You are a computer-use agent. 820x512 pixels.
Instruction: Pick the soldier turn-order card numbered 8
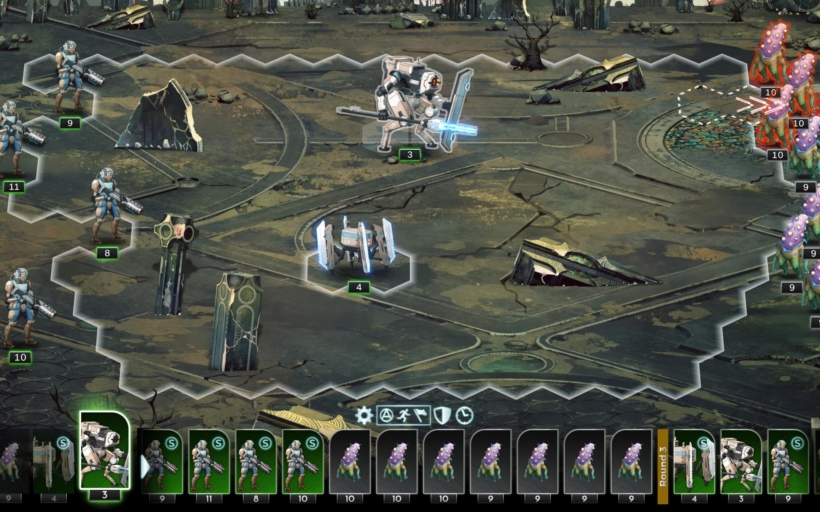pos(256,461)
